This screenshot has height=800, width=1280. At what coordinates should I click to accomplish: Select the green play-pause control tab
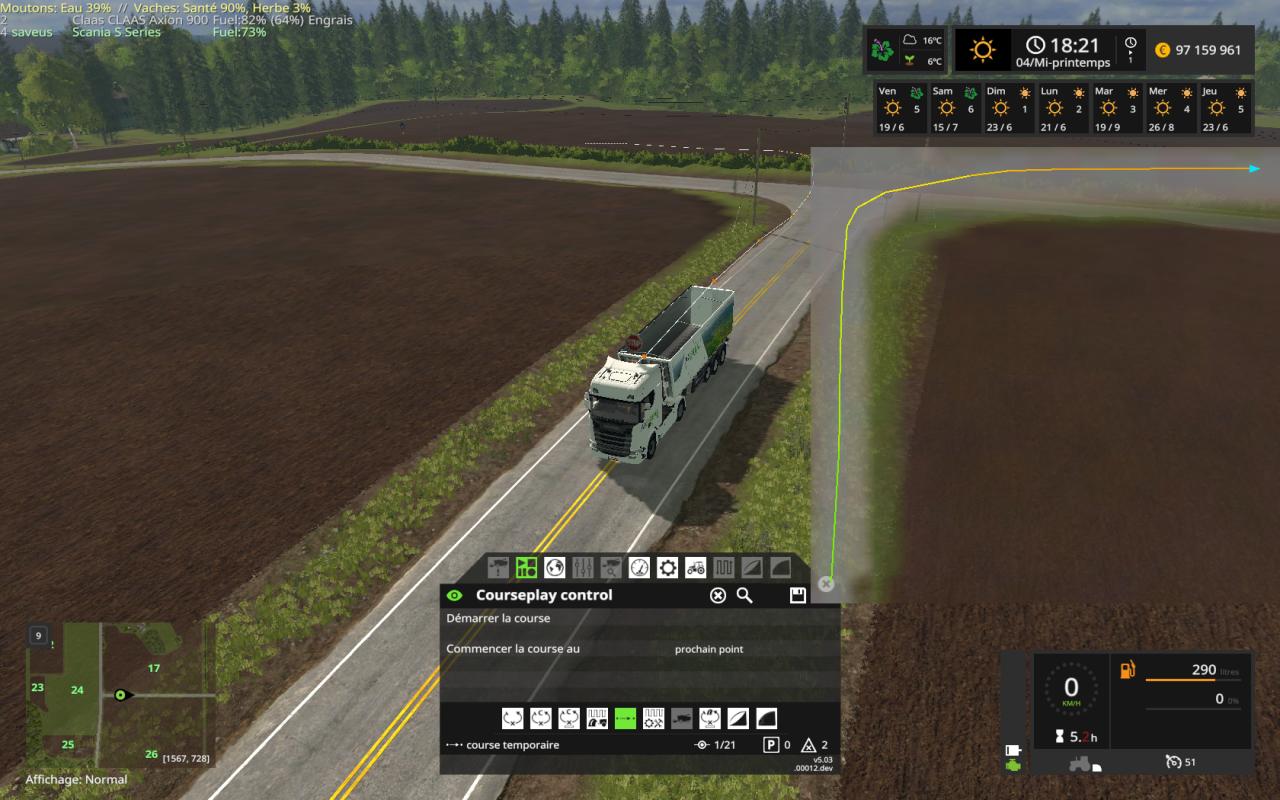pos(526,568)
